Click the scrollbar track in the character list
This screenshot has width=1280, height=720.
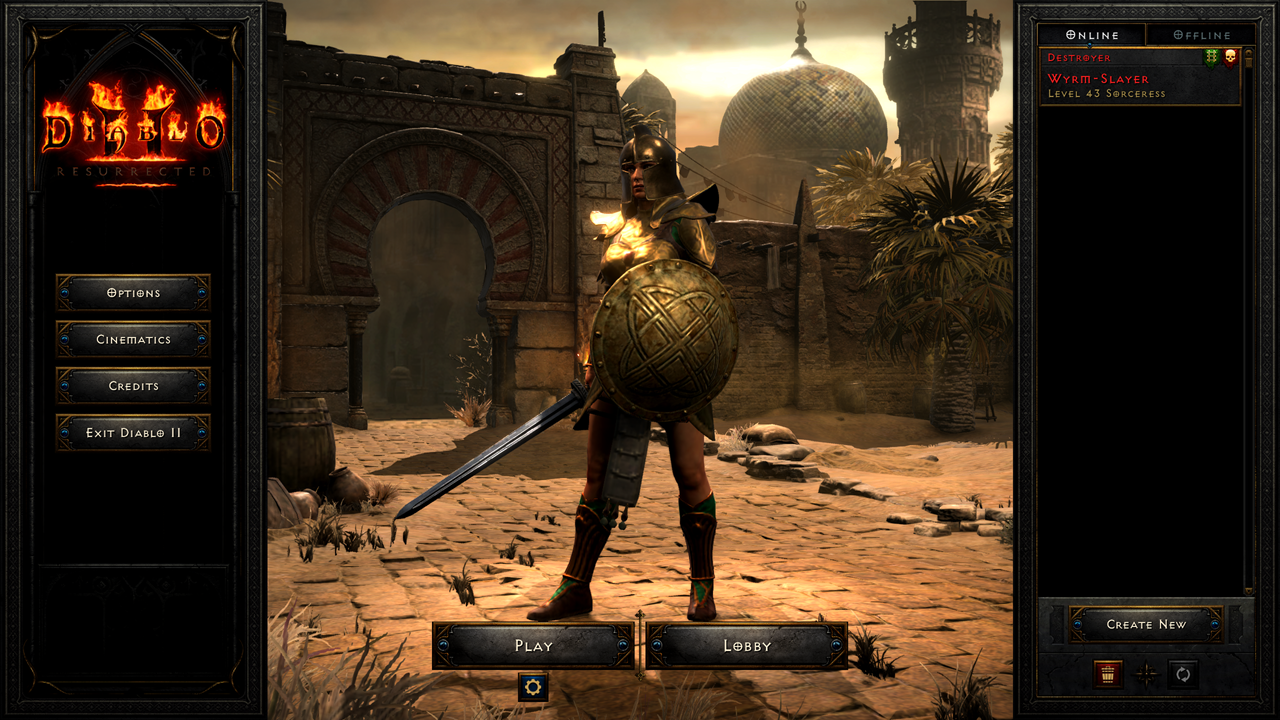1249,300
